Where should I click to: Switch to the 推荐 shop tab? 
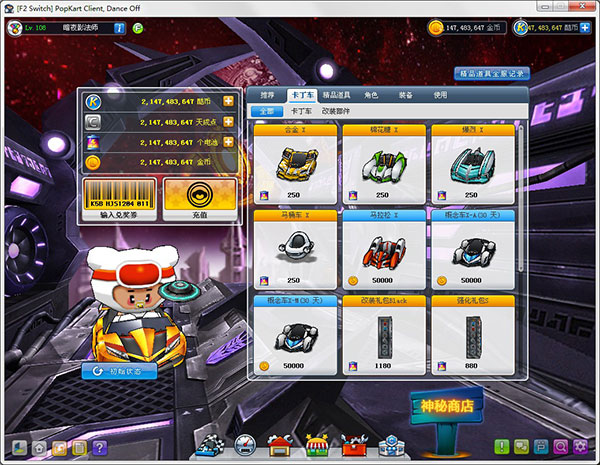(x=266, y=95)
